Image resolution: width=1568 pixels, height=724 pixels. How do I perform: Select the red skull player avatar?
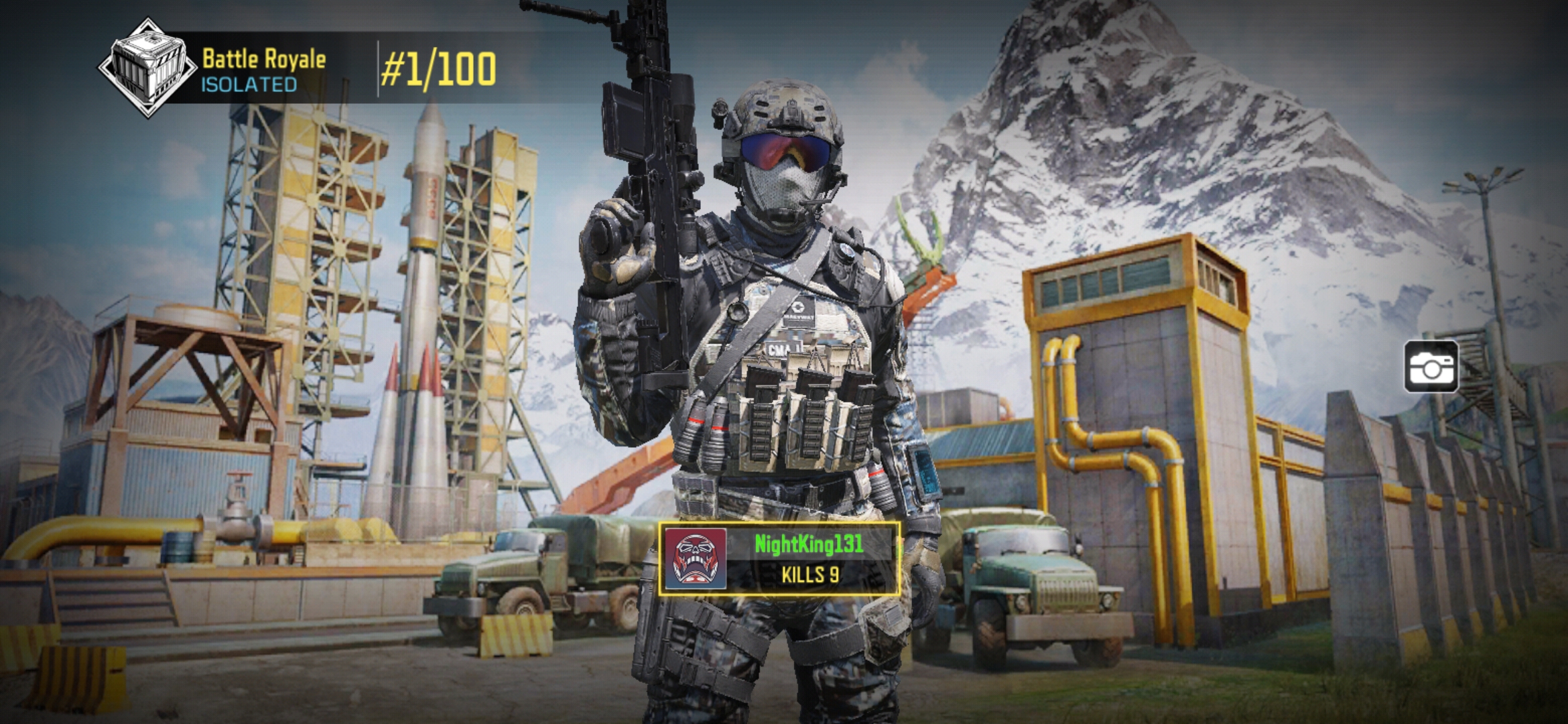pos(696,559)
